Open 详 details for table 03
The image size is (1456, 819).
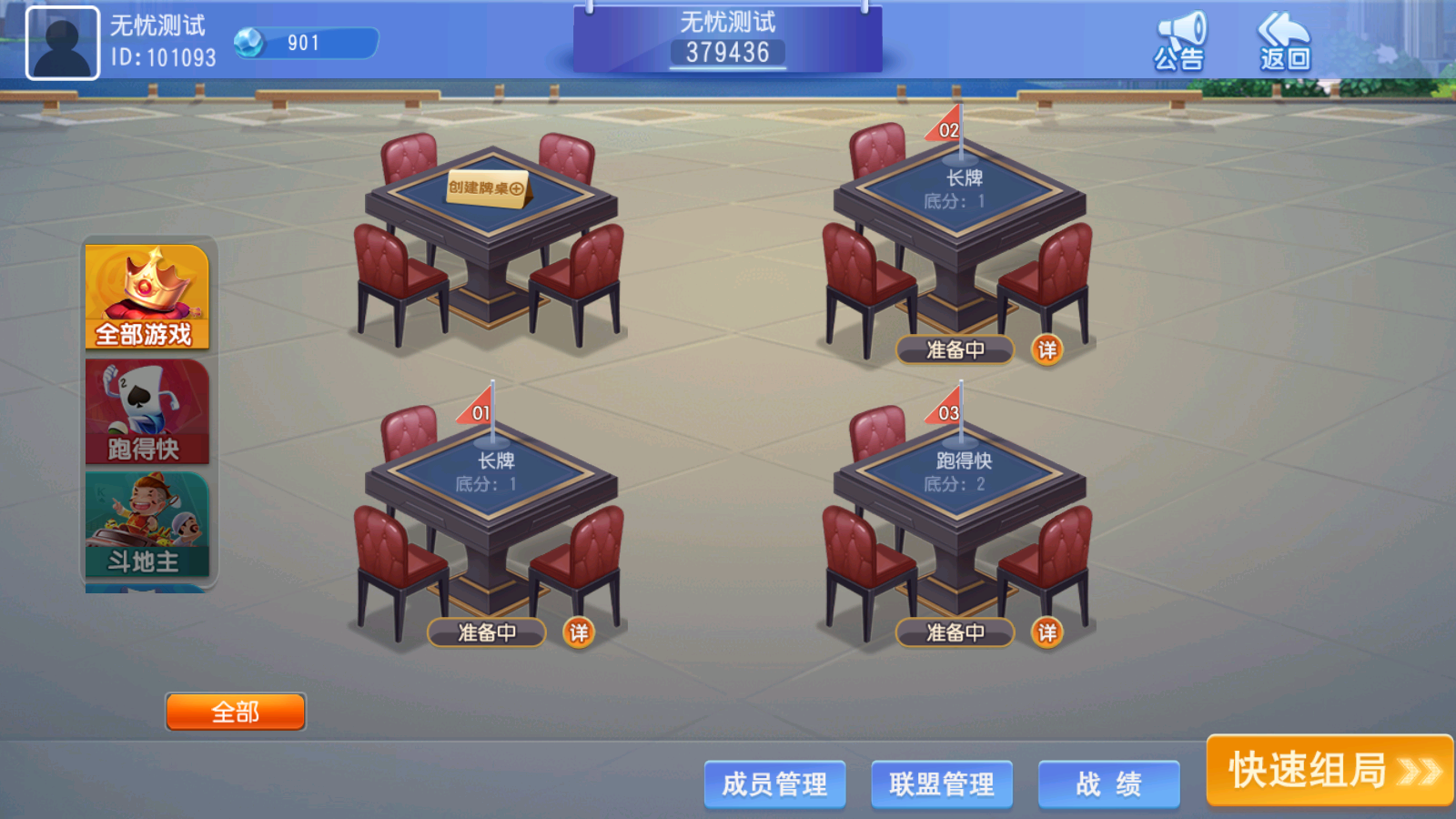tap(1048, 632)
